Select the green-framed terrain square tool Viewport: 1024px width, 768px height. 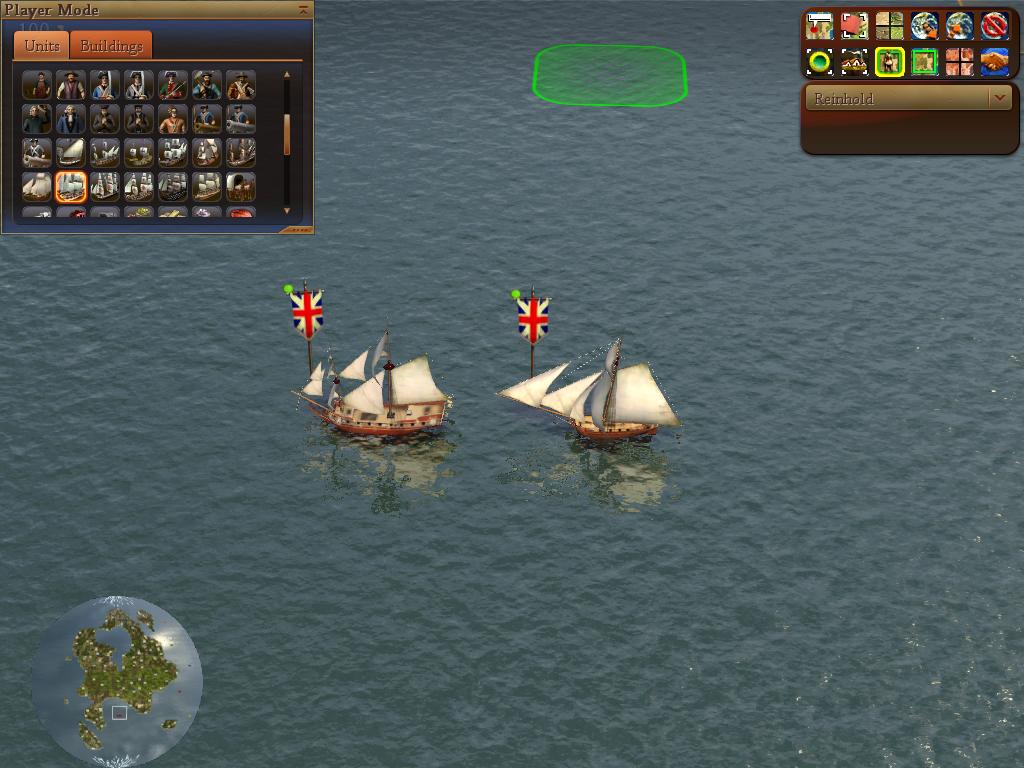pos(924,62)
